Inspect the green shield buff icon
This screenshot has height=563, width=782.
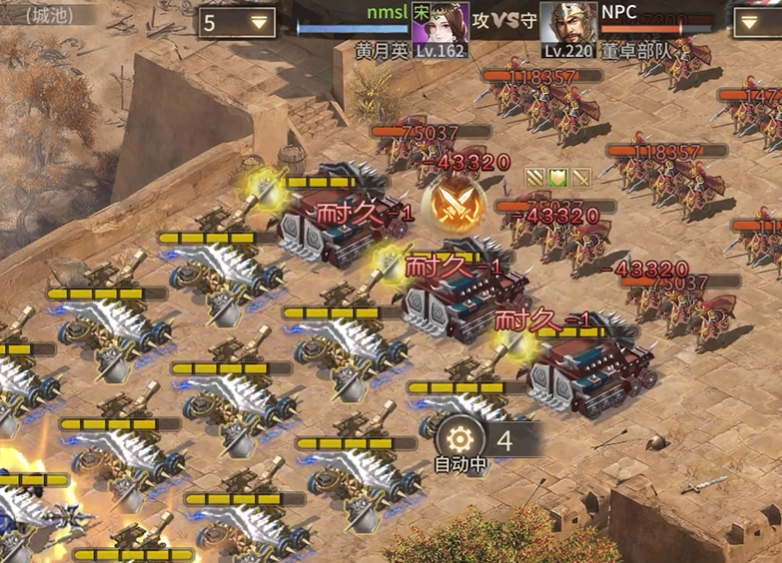tap(558, 178)
